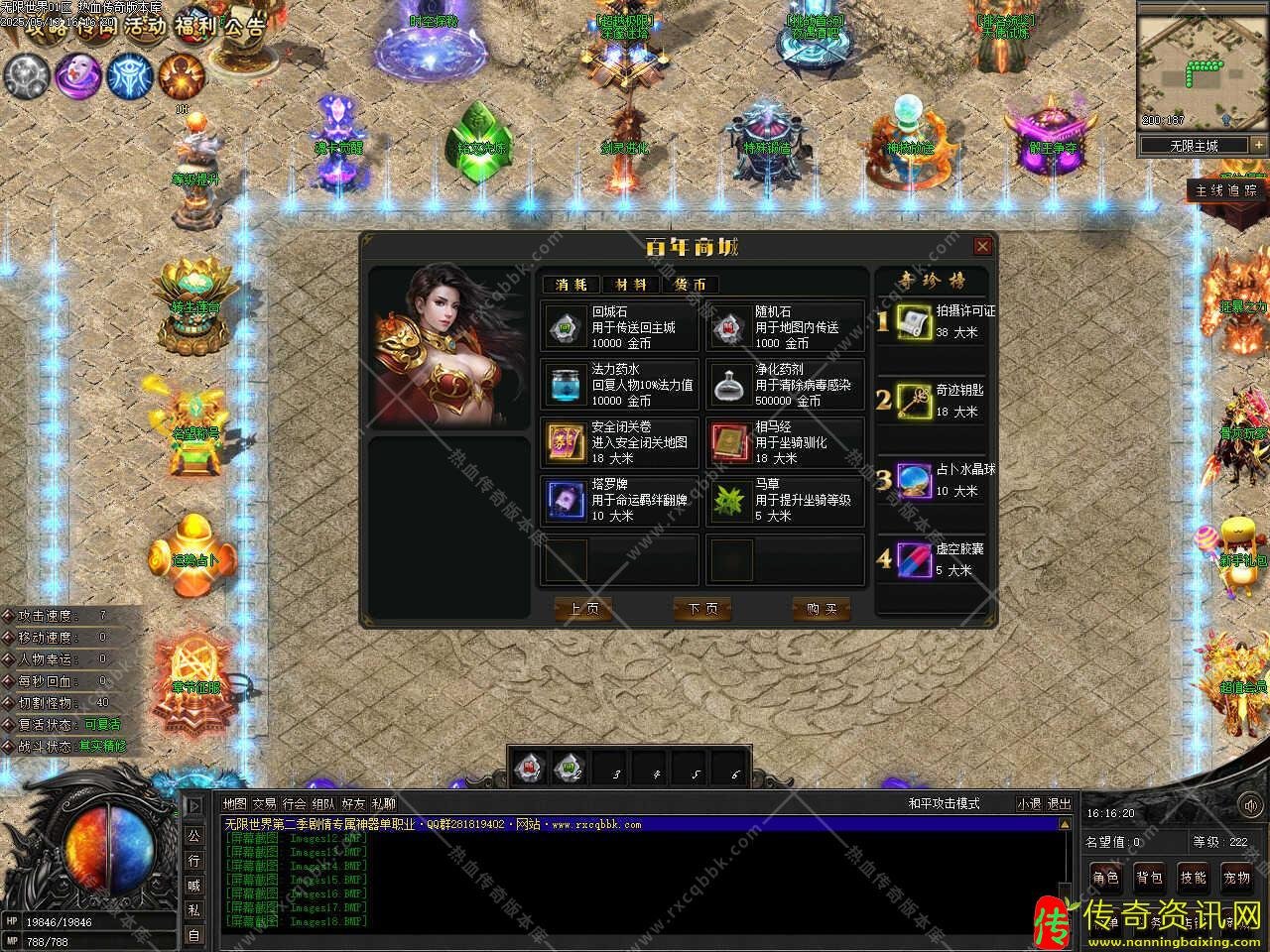Switch to the 材料 shop tab
This screenshot has height=952, width=1270.
point(630,285)
